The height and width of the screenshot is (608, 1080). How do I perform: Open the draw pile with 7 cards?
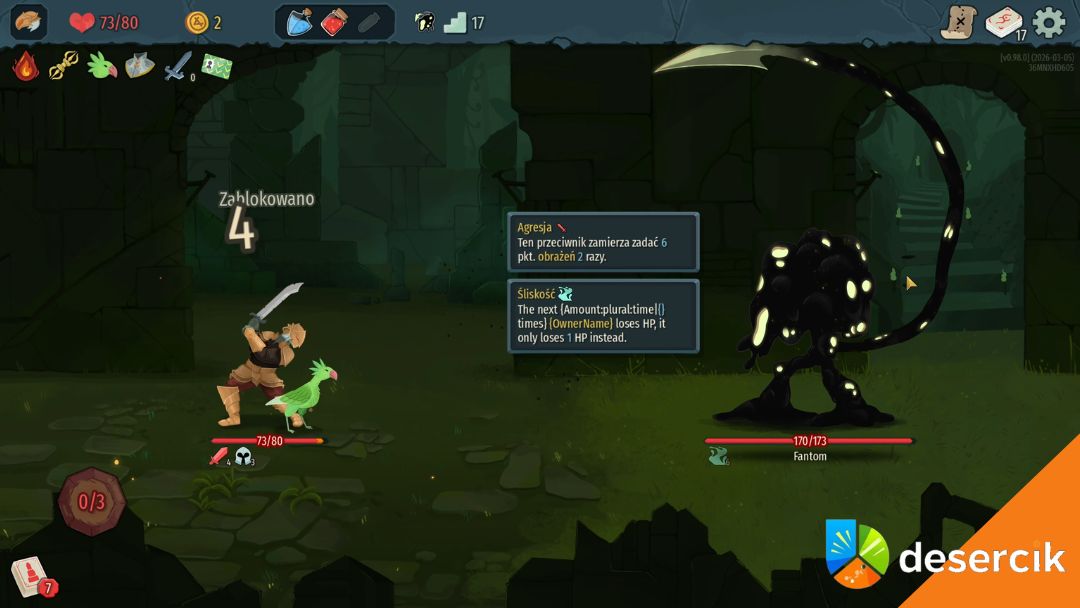(28, 577)
